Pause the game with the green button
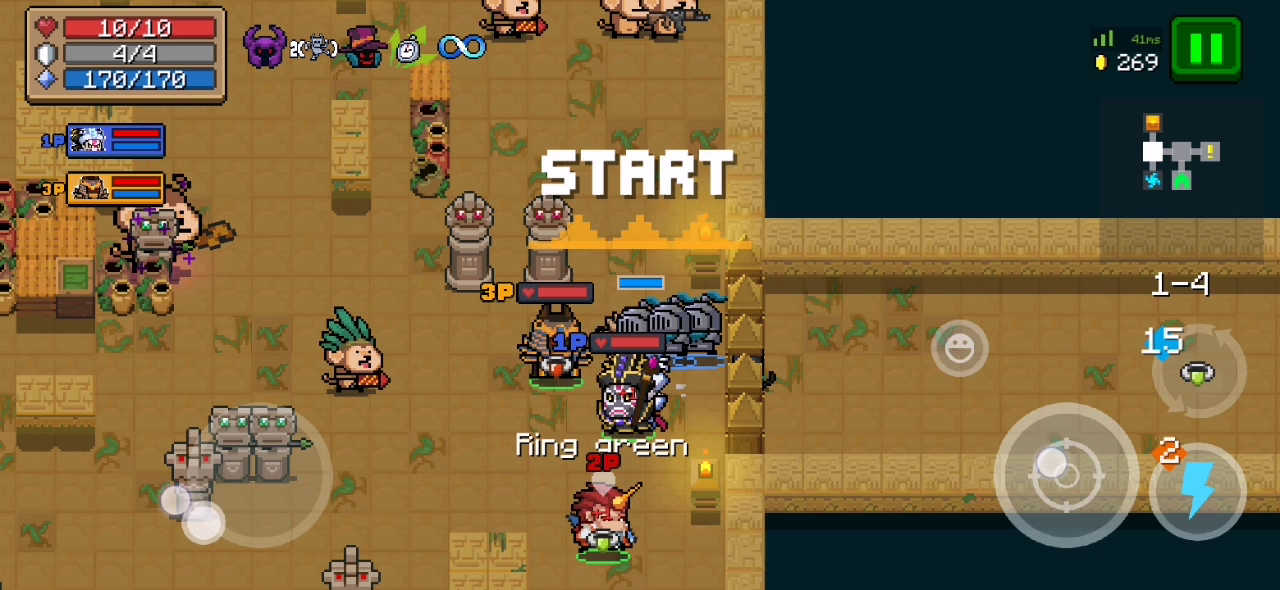Screen dimensions: 1280x590 [x=1206, y=48]
